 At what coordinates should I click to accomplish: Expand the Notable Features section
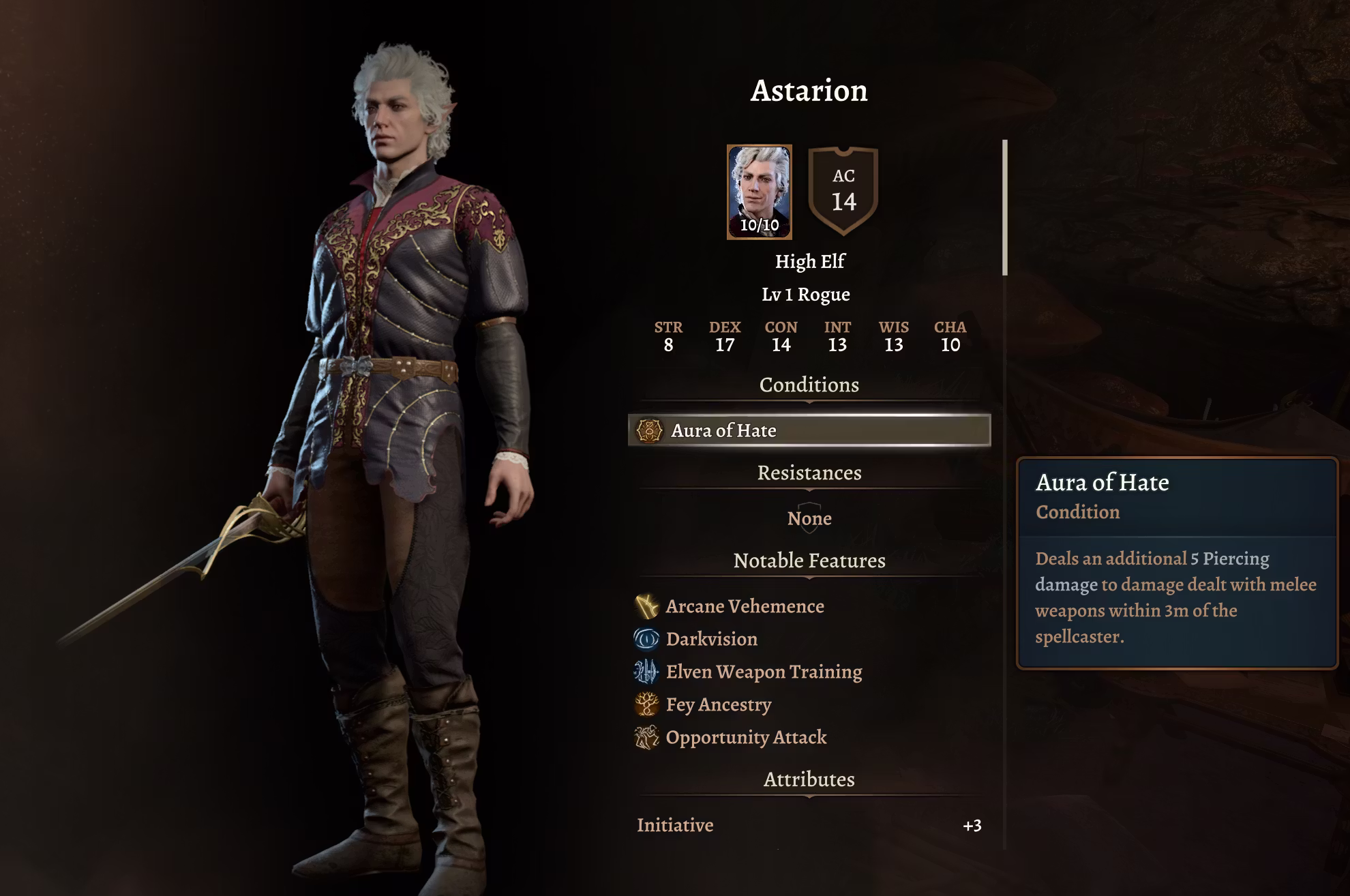810,561
